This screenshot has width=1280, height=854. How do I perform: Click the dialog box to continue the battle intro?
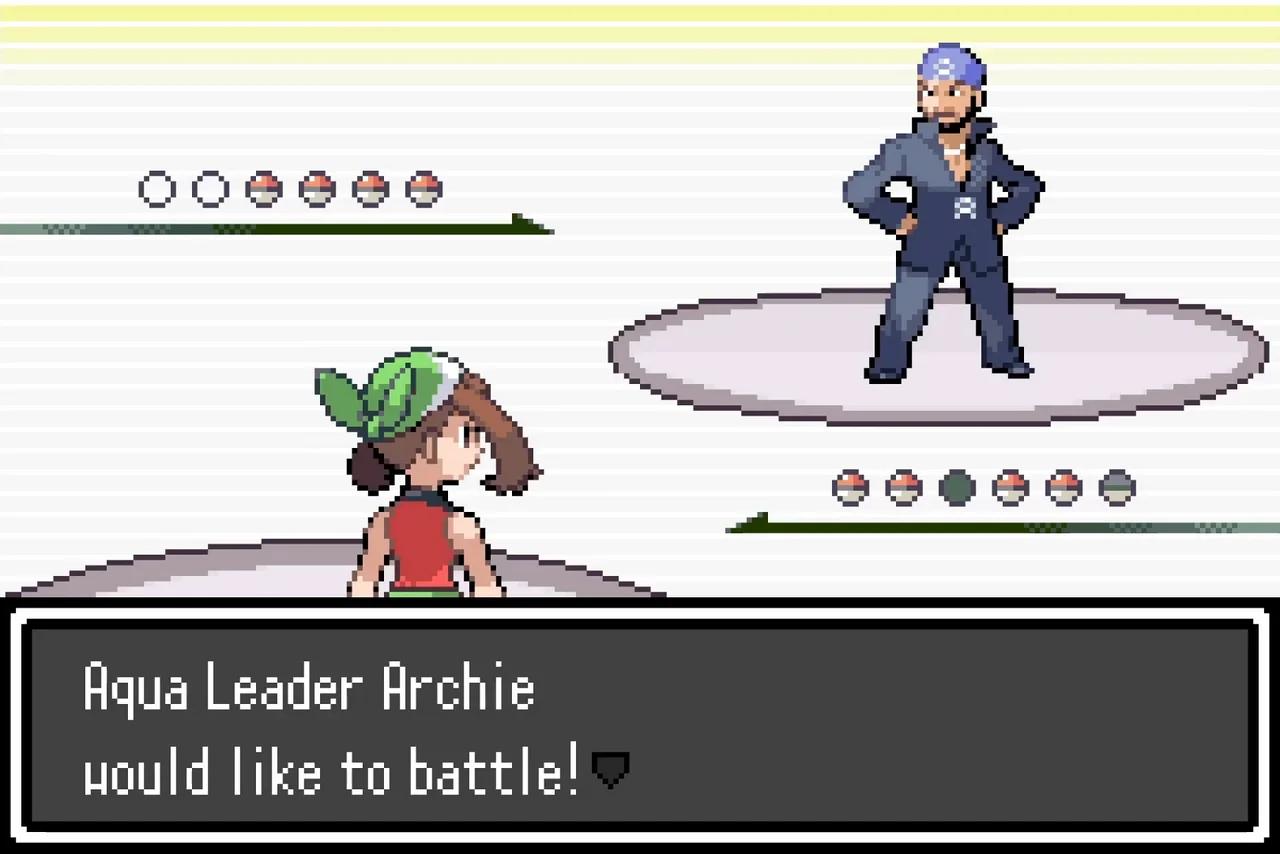[640, 725]
